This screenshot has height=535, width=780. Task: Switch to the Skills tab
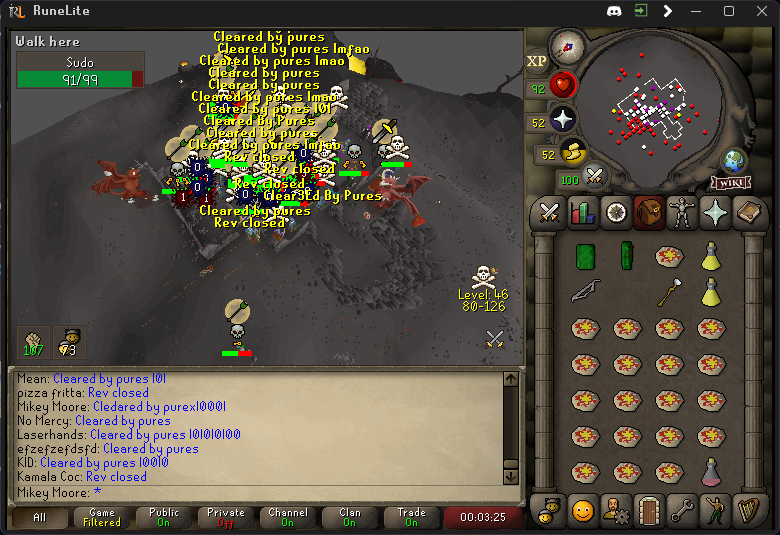(582, 213)
